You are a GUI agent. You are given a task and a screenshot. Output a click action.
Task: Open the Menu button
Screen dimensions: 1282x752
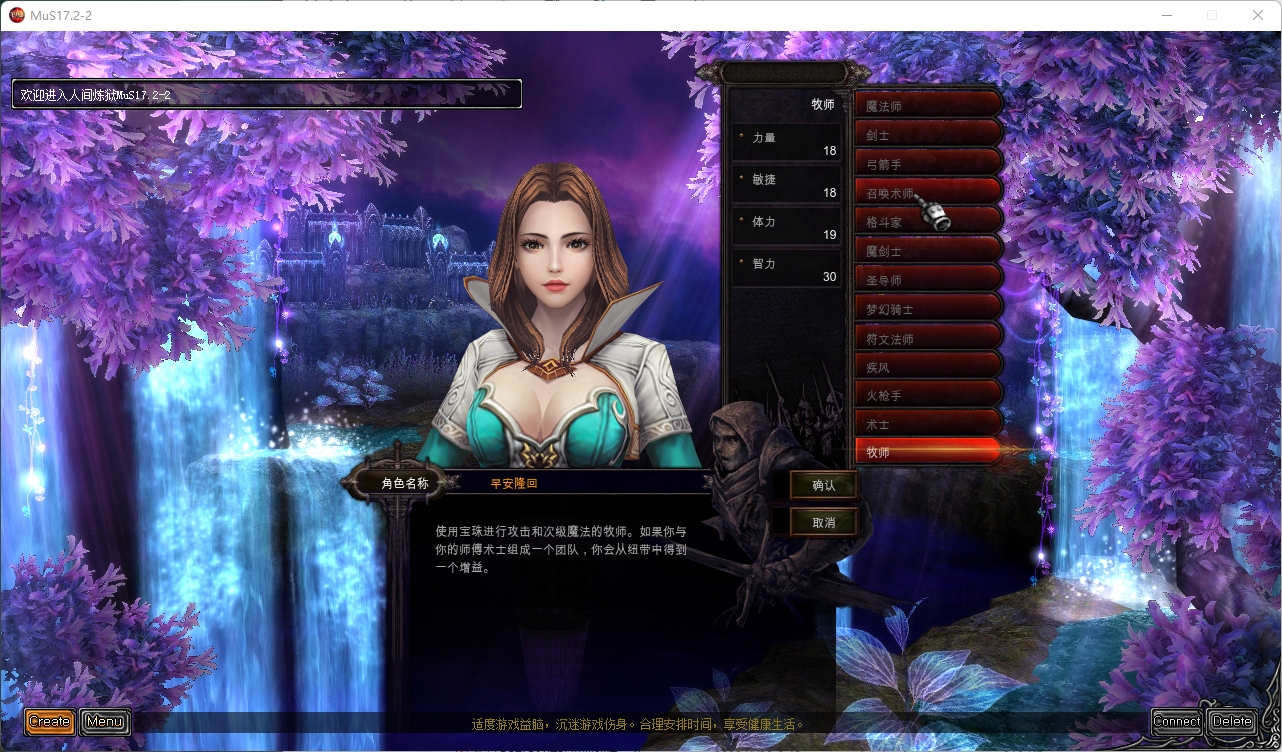point(105,721)
